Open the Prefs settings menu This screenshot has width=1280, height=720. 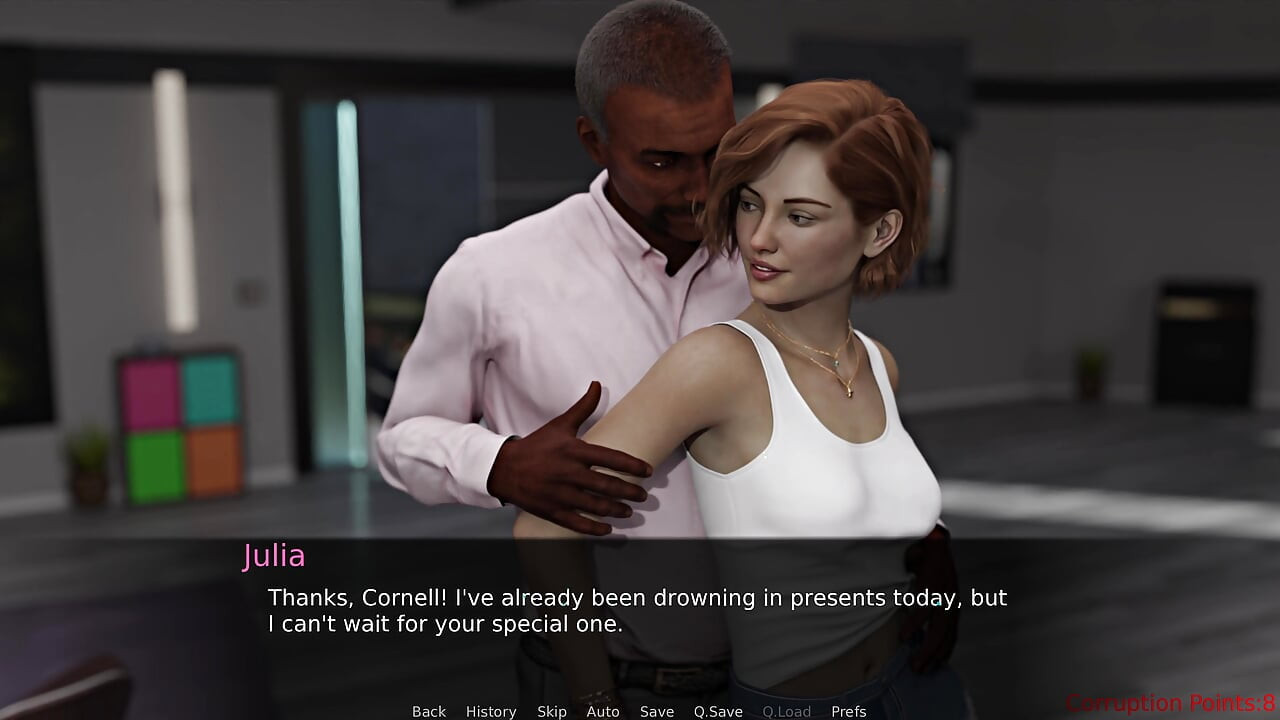pyautogui.click(x=849, y=711)
